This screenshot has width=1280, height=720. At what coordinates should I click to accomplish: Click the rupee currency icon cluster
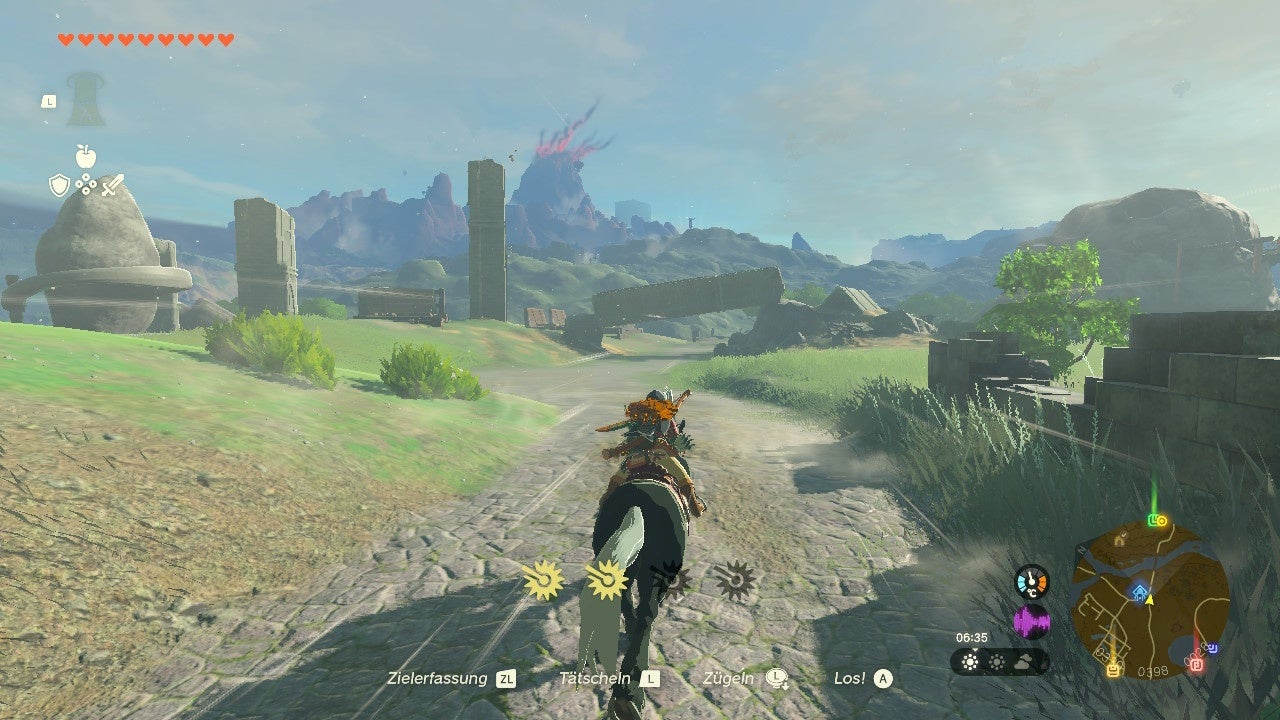86,184
